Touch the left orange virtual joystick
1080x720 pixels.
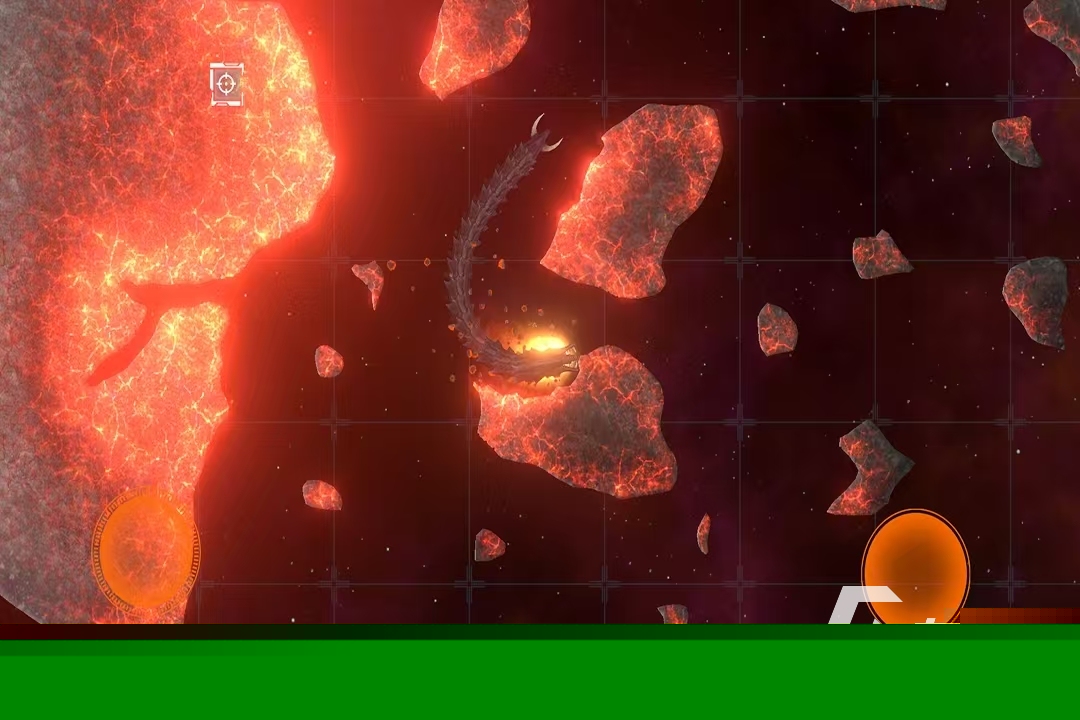(146, 549)
